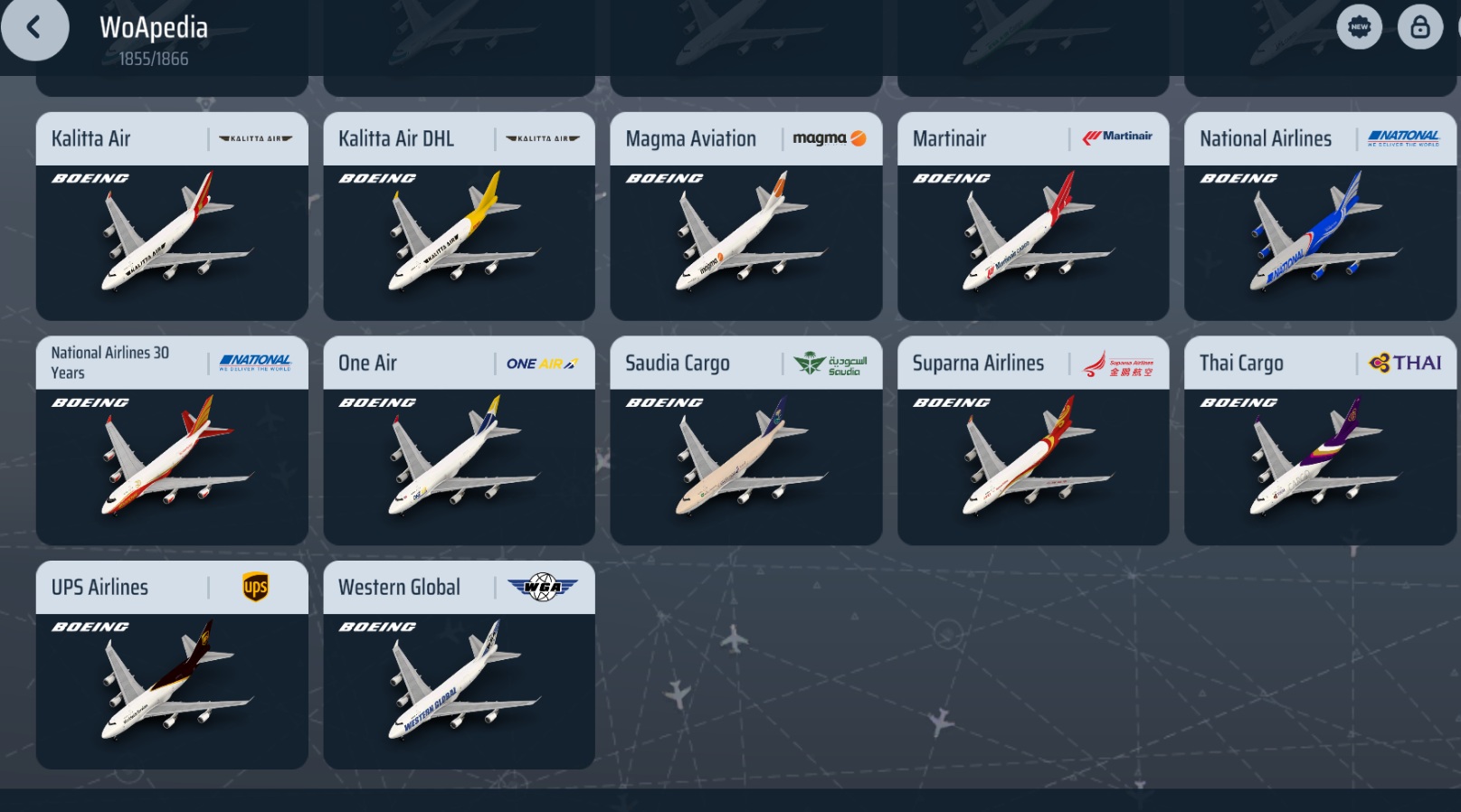Screen dimensions: 1461x812
Task: Show the Suparna Airlines aircraft card
Action: [x=1032, y=441]
